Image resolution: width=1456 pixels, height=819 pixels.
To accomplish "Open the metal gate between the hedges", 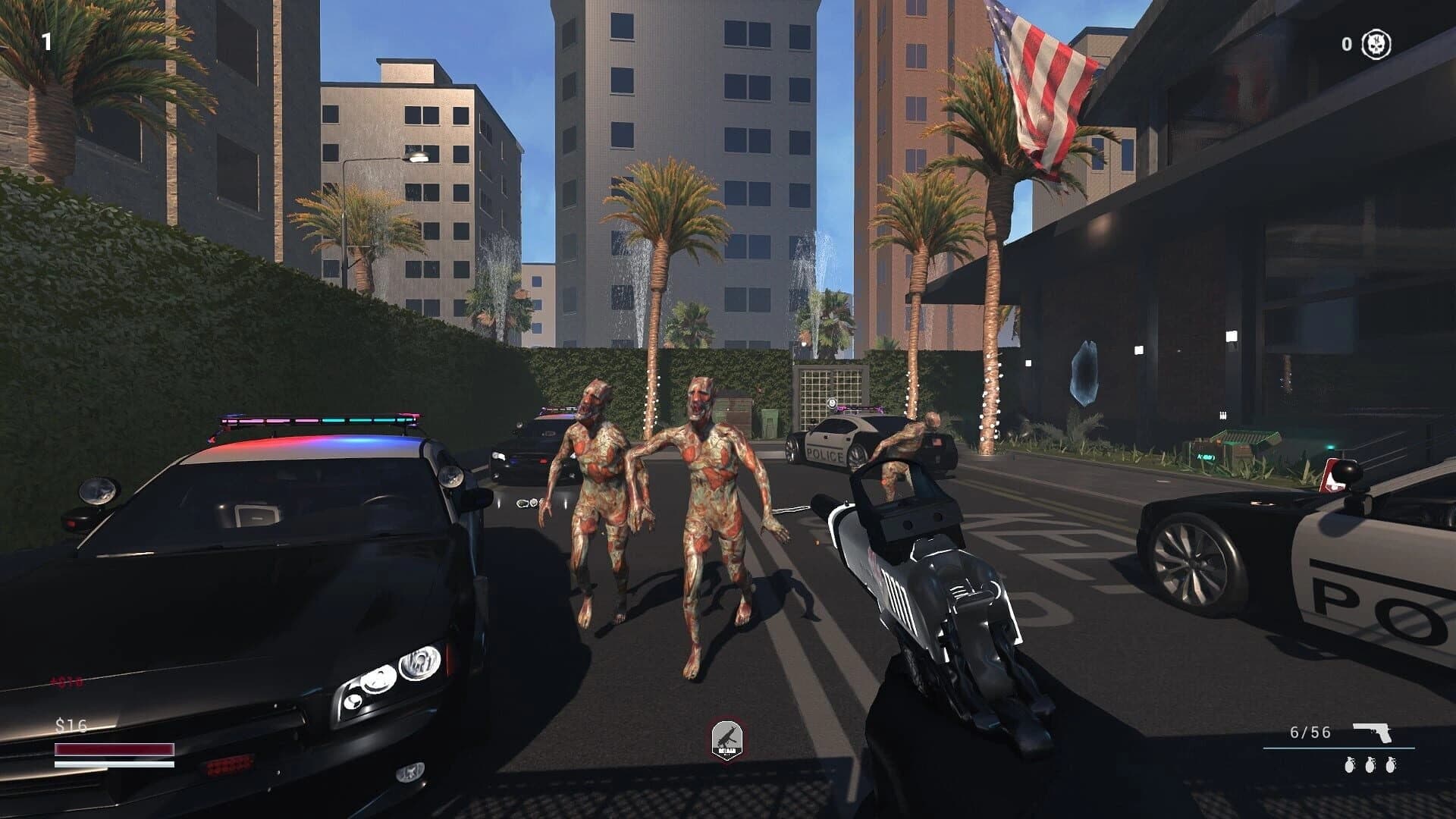I will click(x=830, y=394).
